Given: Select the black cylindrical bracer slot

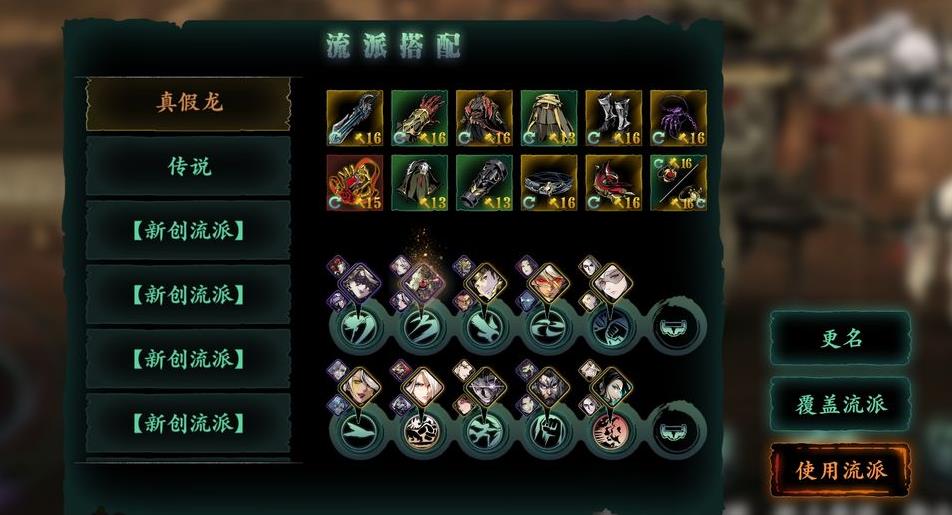Looking at the screenshot, I should [x=484, y=182].
